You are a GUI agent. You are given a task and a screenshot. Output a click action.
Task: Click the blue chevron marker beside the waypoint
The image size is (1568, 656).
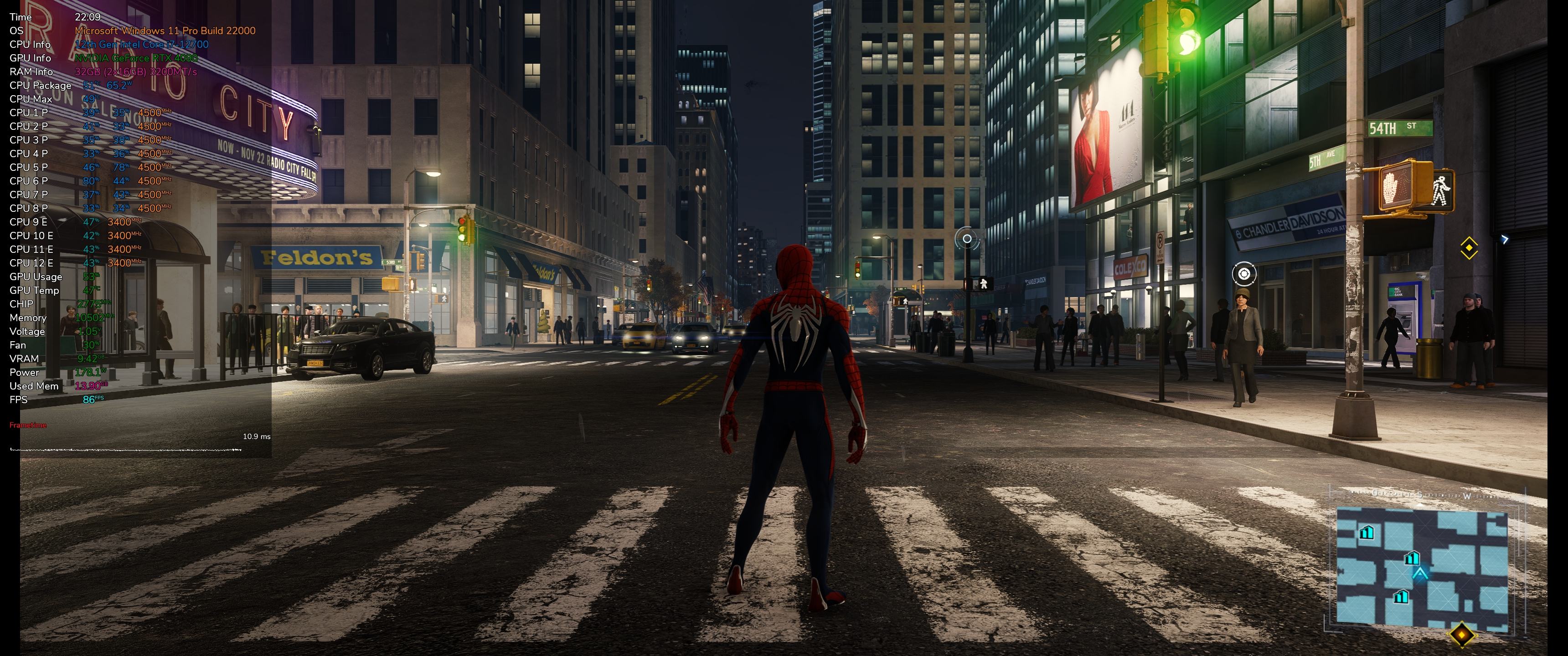pos(1505,239)
